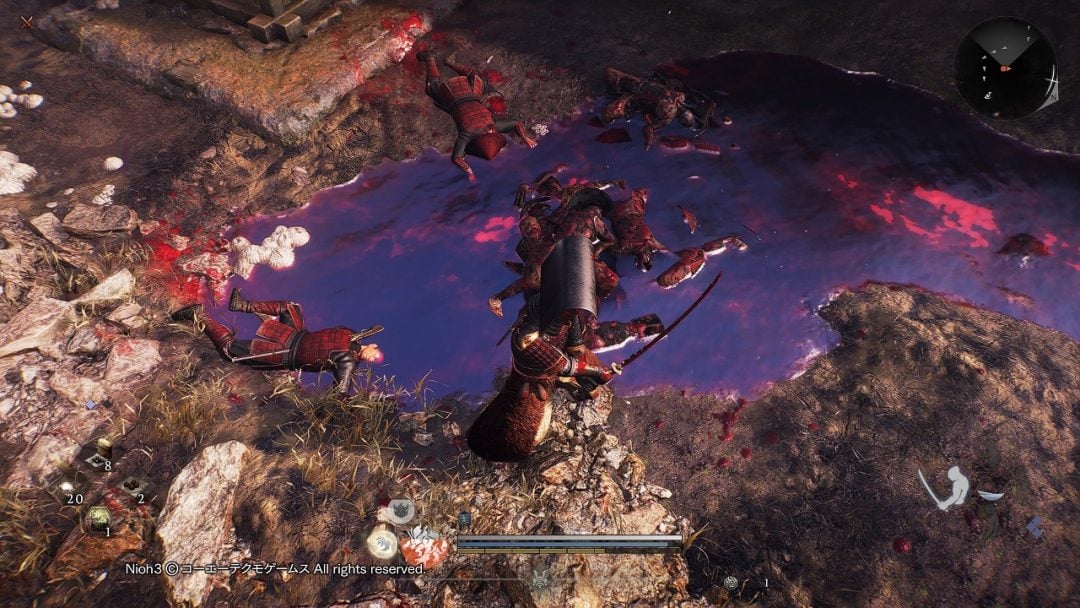Click the glowing guardian spirit icon

coord(382,542)
